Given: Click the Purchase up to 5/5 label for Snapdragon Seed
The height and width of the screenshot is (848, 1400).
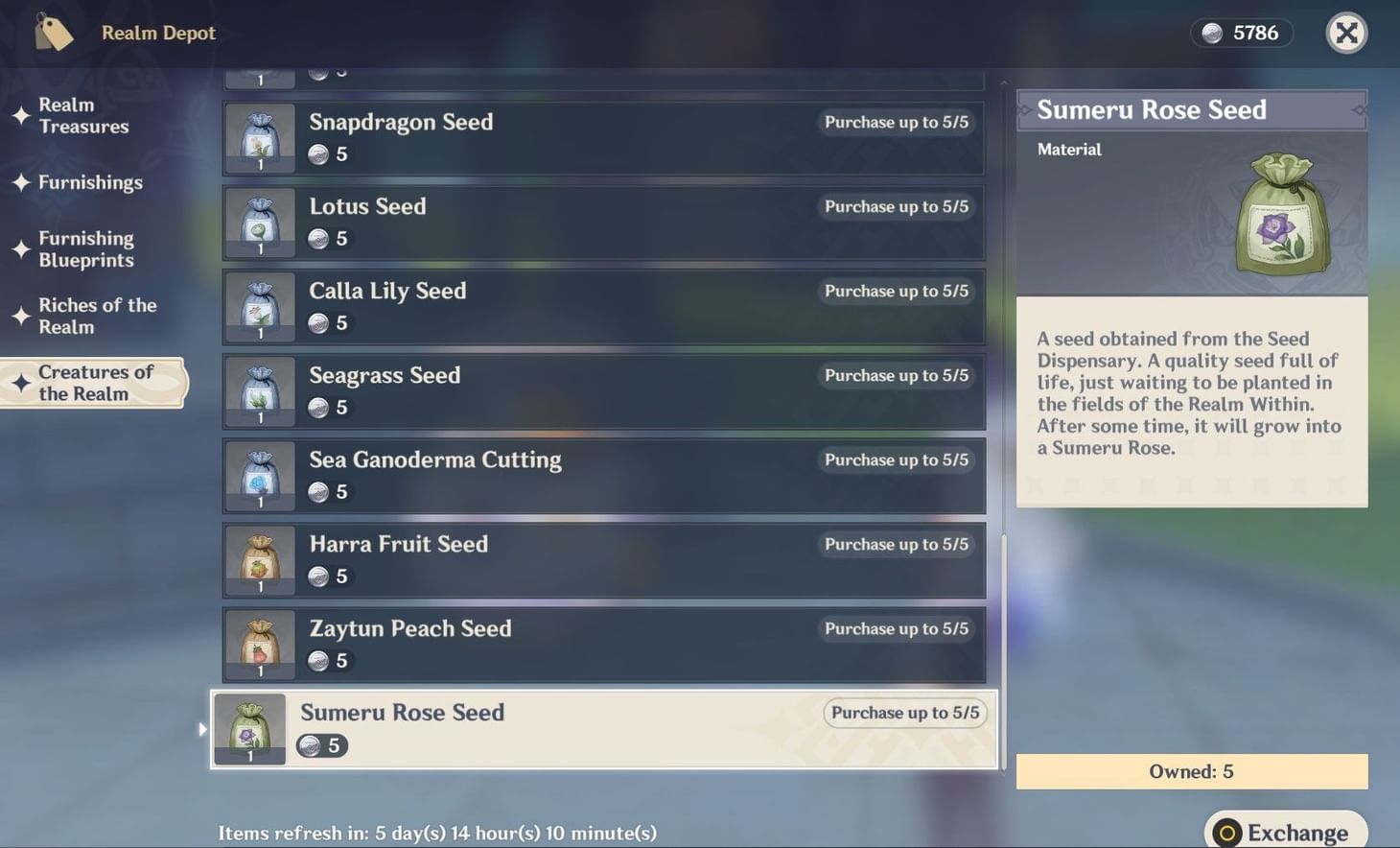Looking at the screenshot, I should click(x=896, y=122).
